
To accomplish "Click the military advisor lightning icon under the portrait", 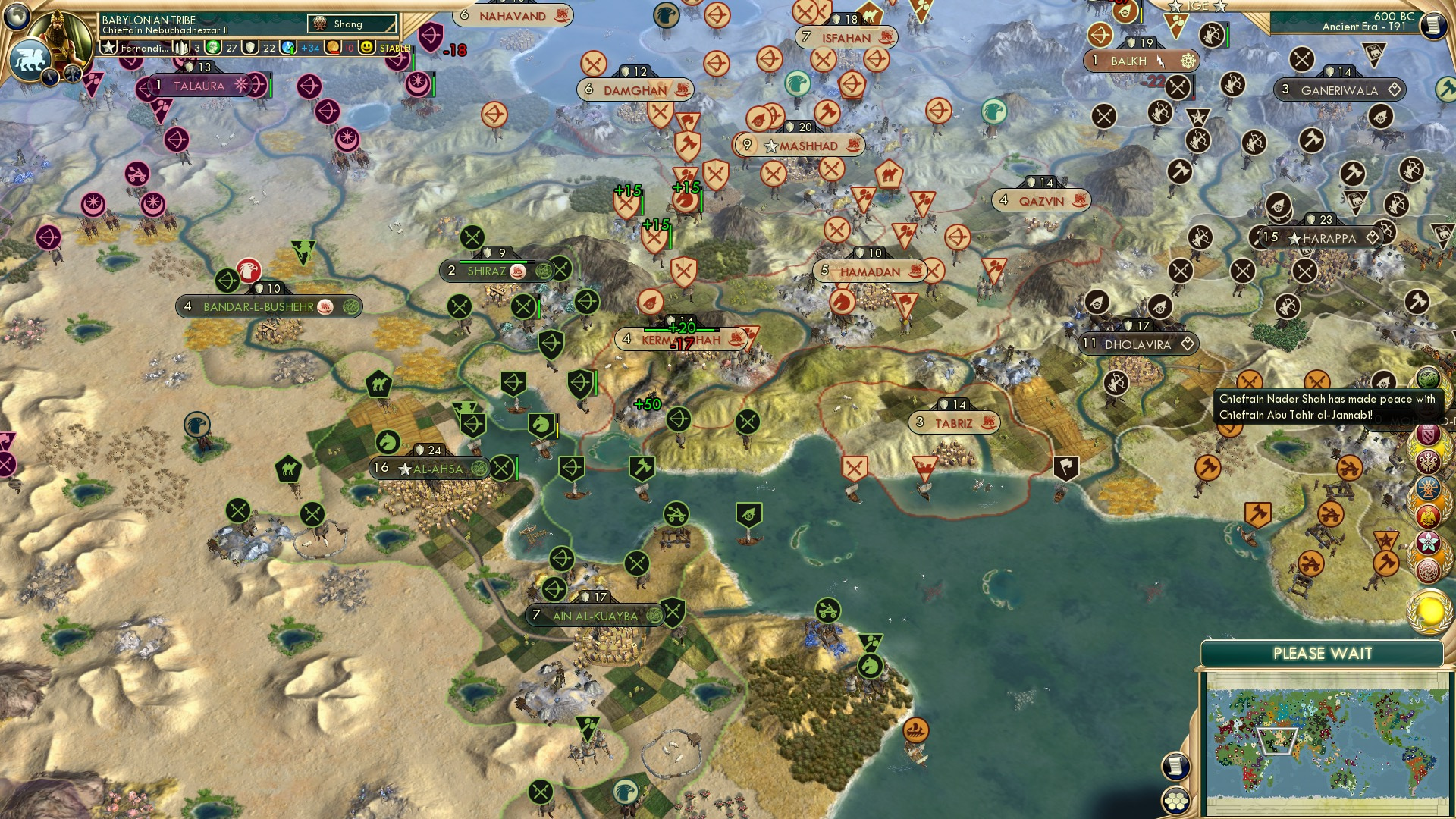I will point(50,78).
